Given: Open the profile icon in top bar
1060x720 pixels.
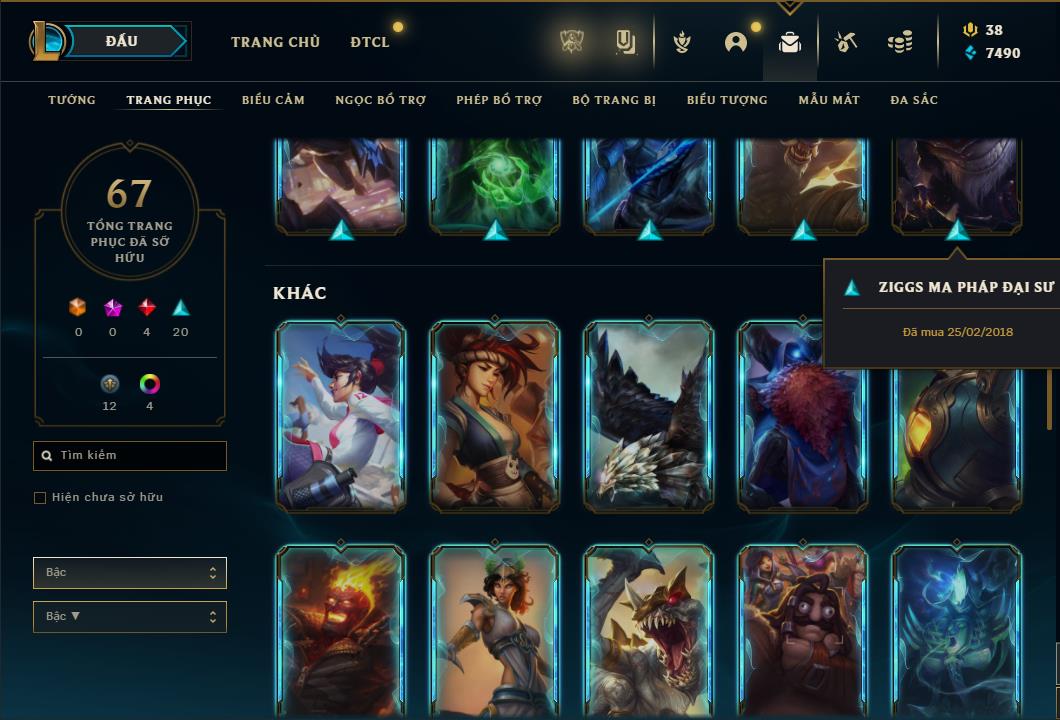Looking at the screenshot, I should click(x=736, y=42).
